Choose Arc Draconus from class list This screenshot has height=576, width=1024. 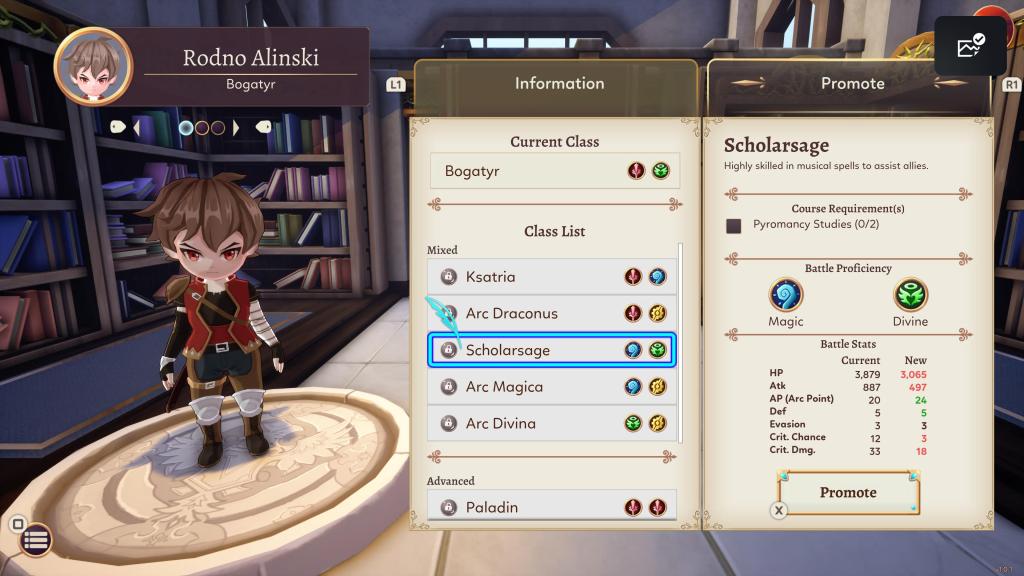point(552,314)
